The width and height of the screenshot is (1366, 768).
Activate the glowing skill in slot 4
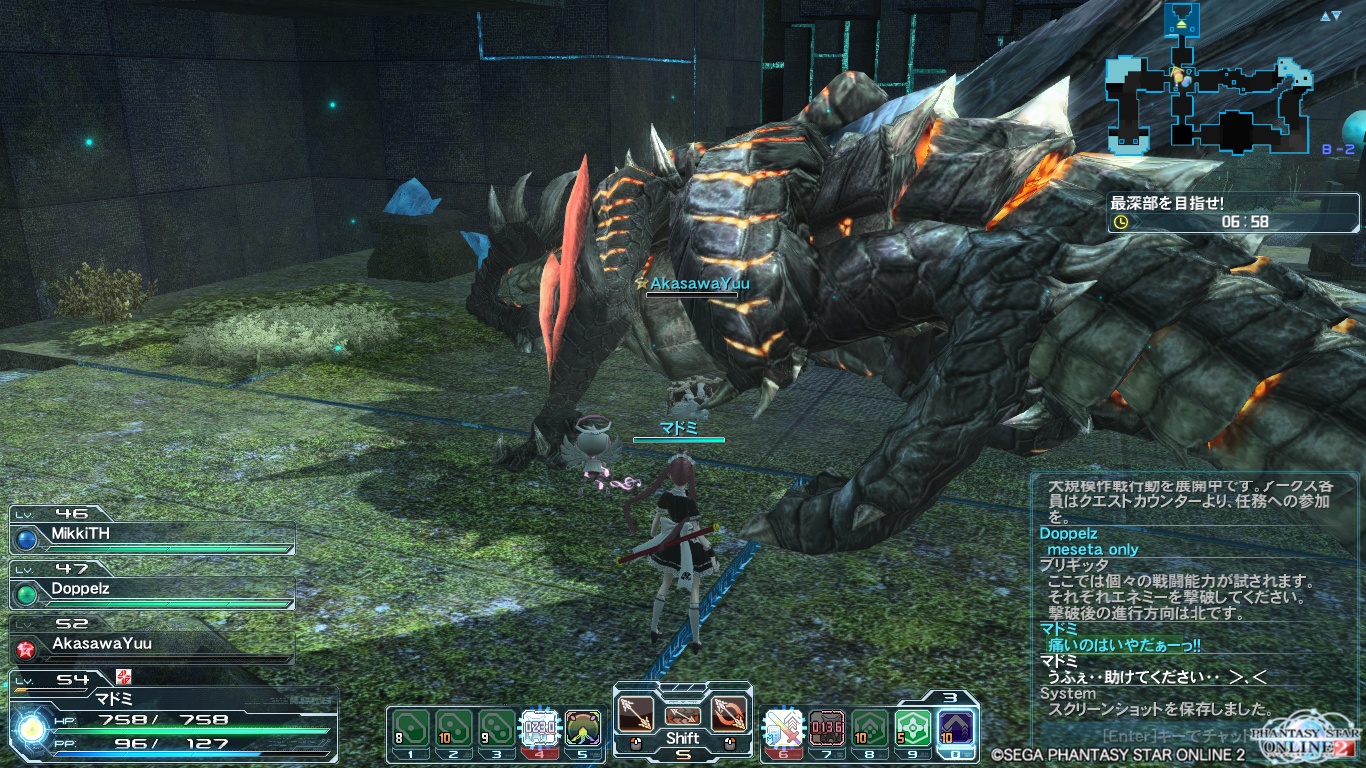[x=540, y=727]
